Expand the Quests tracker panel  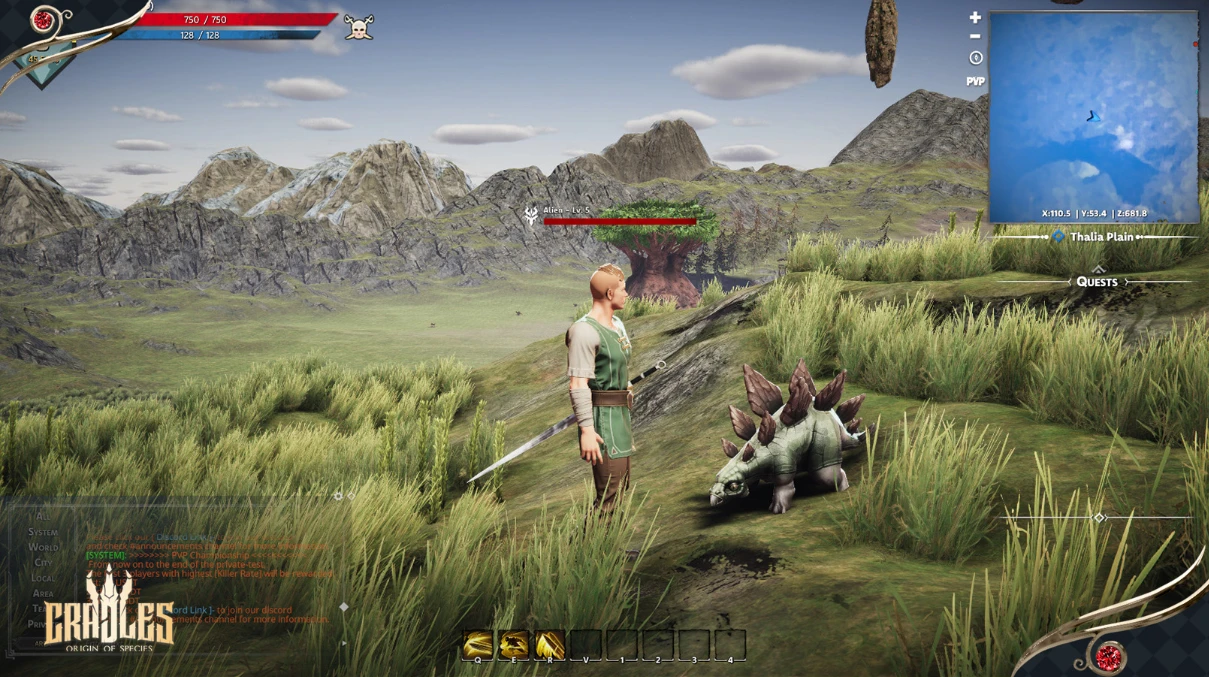pyautogui.click(x=1097, y=281)
